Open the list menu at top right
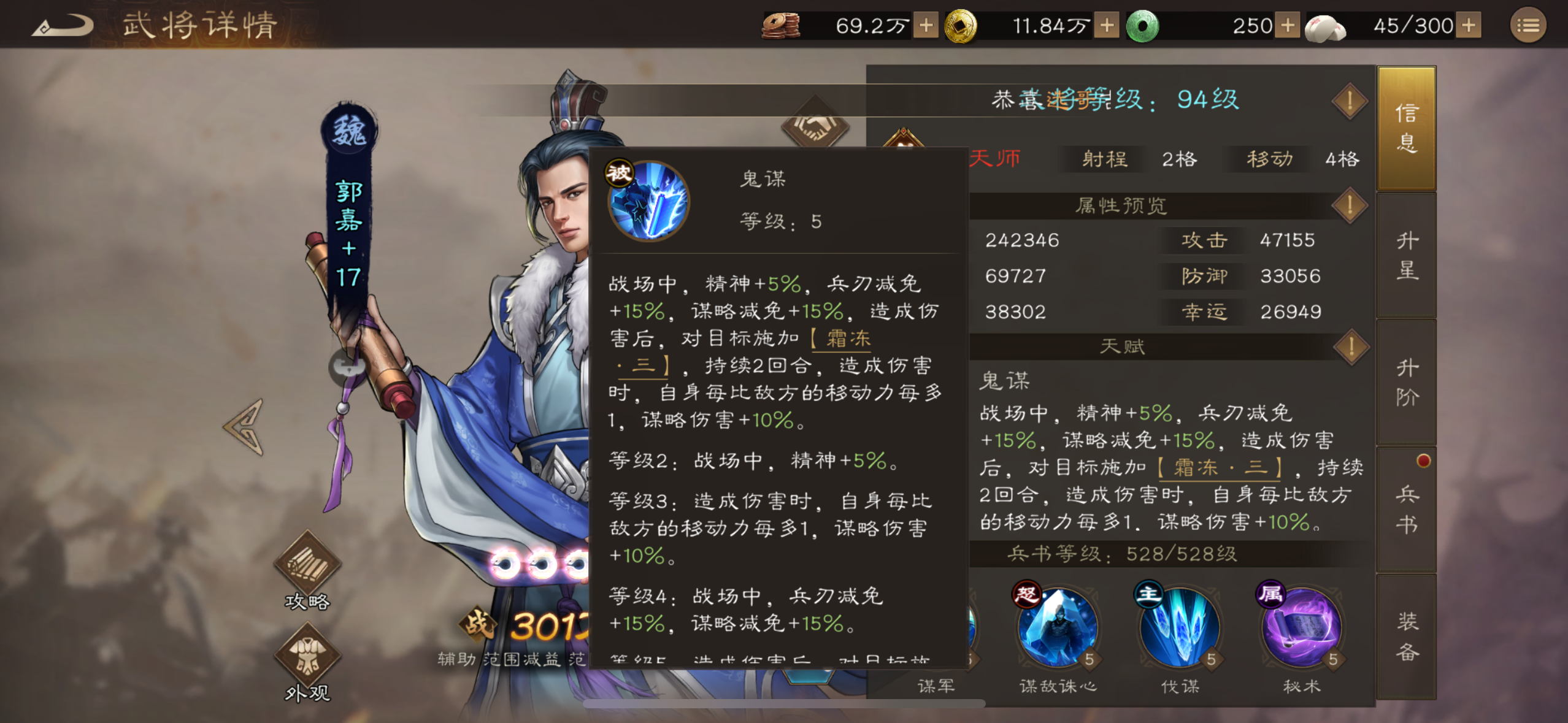The image size is (1568, 723). 1528,26
